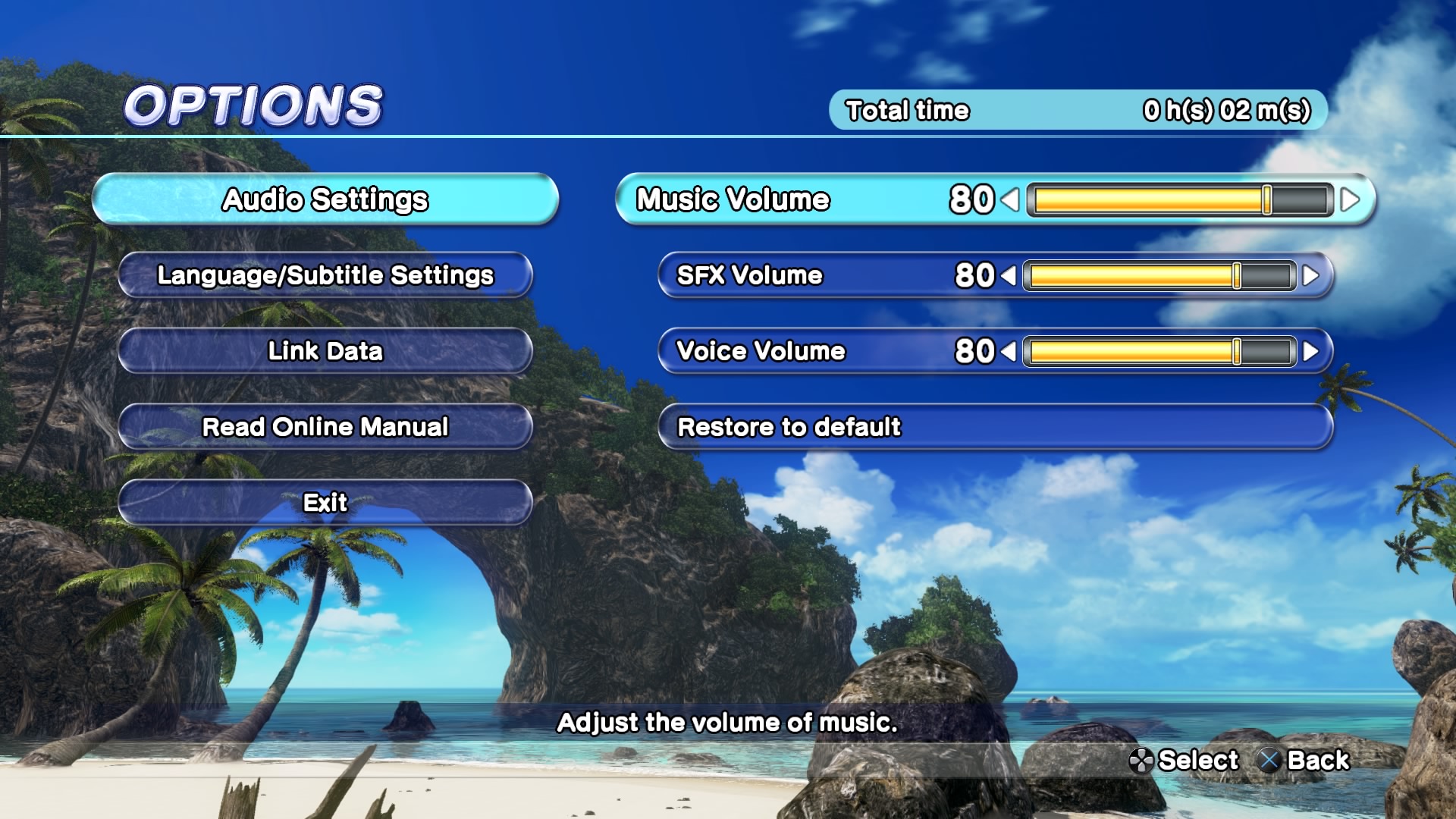Reduce Voice Volume with left arrow
Viewport: 1456px width, 819px height.
coord(1009,352)
